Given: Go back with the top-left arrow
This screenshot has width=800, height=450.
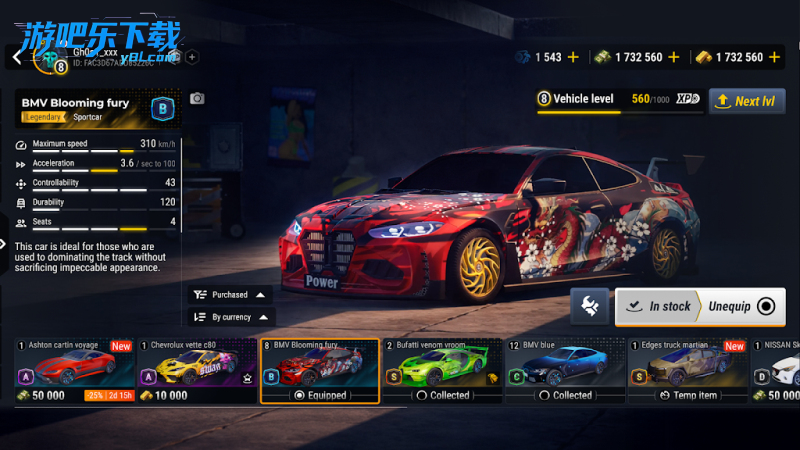Looking at the screenshot, I should click(x=16, y=57).
